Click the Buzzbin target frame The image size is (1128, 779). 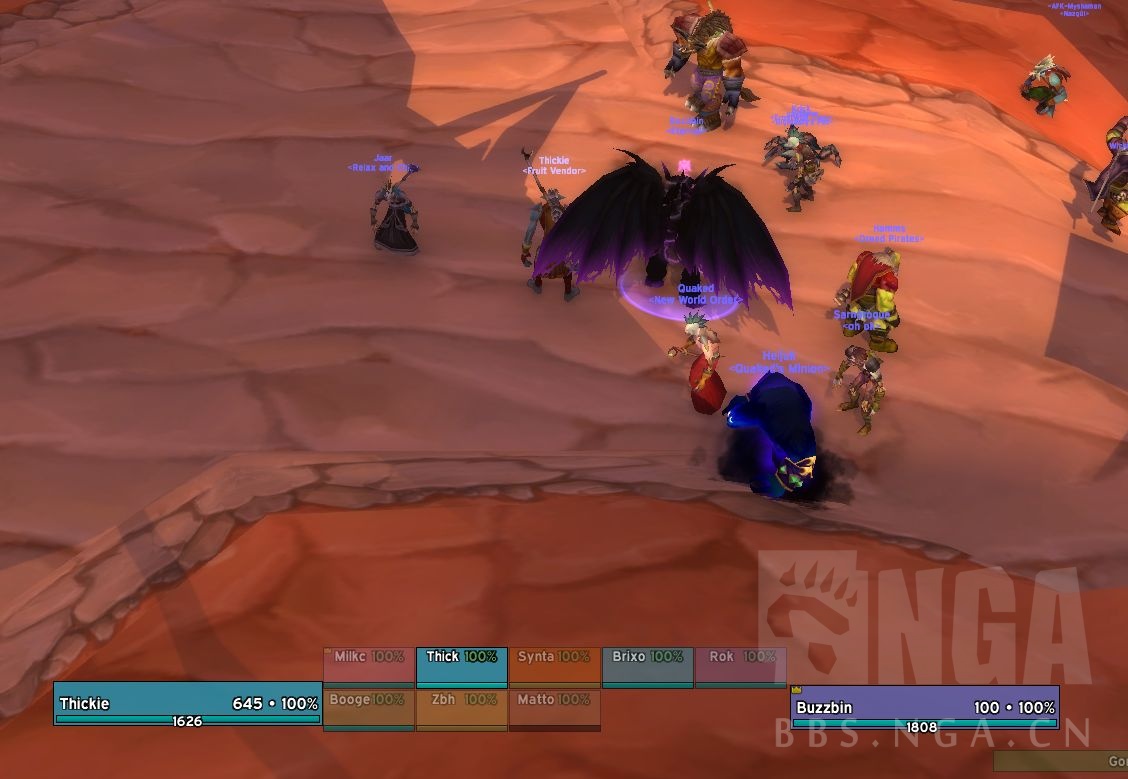point(924,708)
